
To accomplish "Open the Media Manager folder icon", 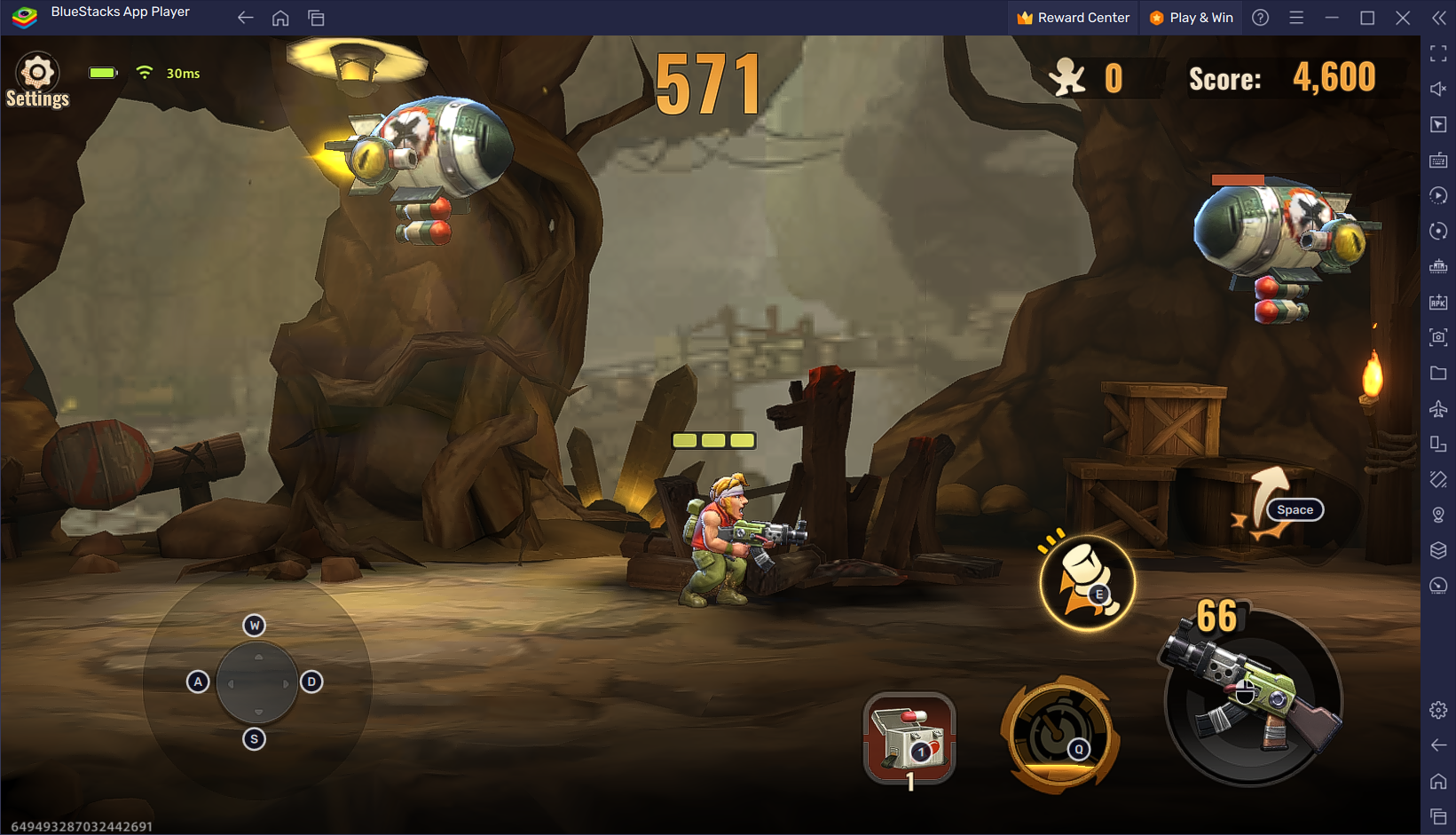I will pos(1438,373).
